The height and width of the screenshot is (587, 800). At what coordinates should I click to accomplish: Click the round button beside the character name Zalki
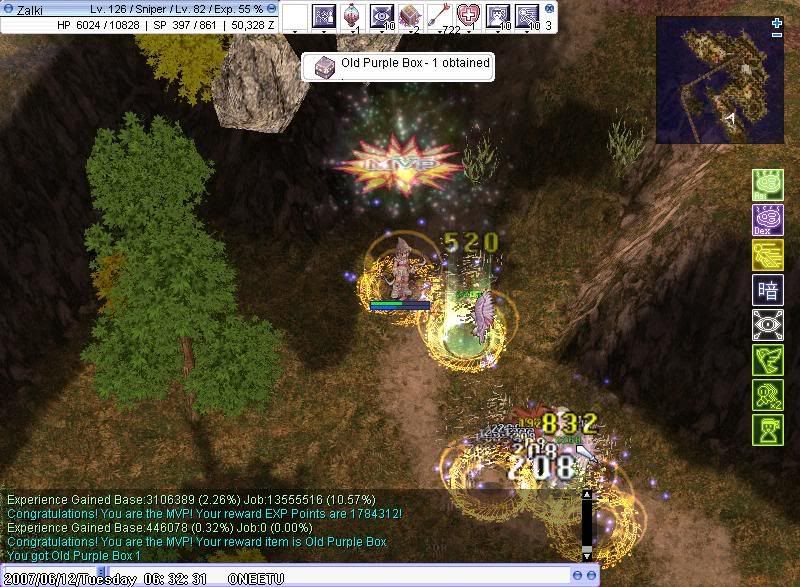tap(8, 9)
